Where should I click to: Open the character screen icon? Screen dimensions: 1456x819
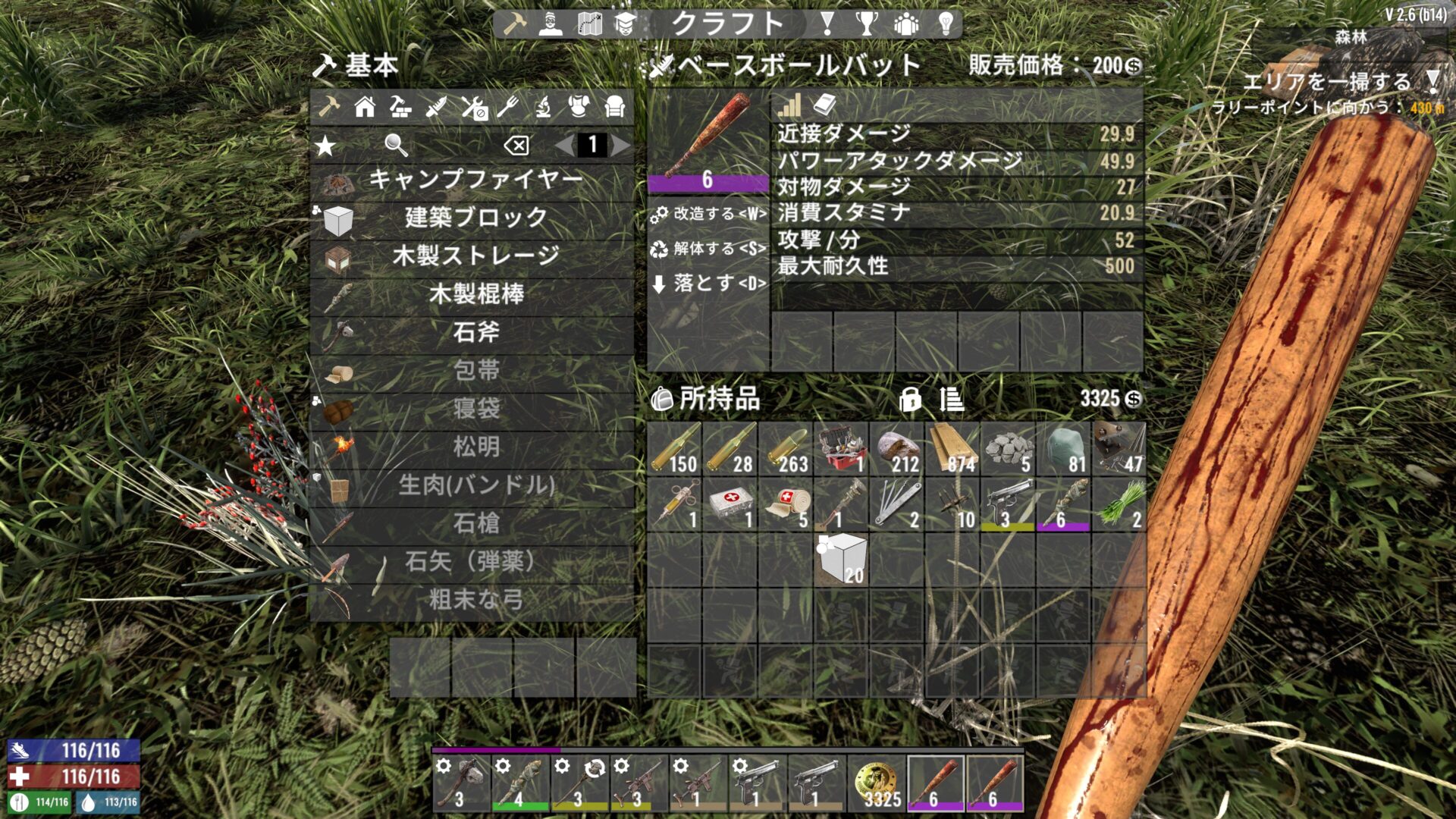[550, 23]
